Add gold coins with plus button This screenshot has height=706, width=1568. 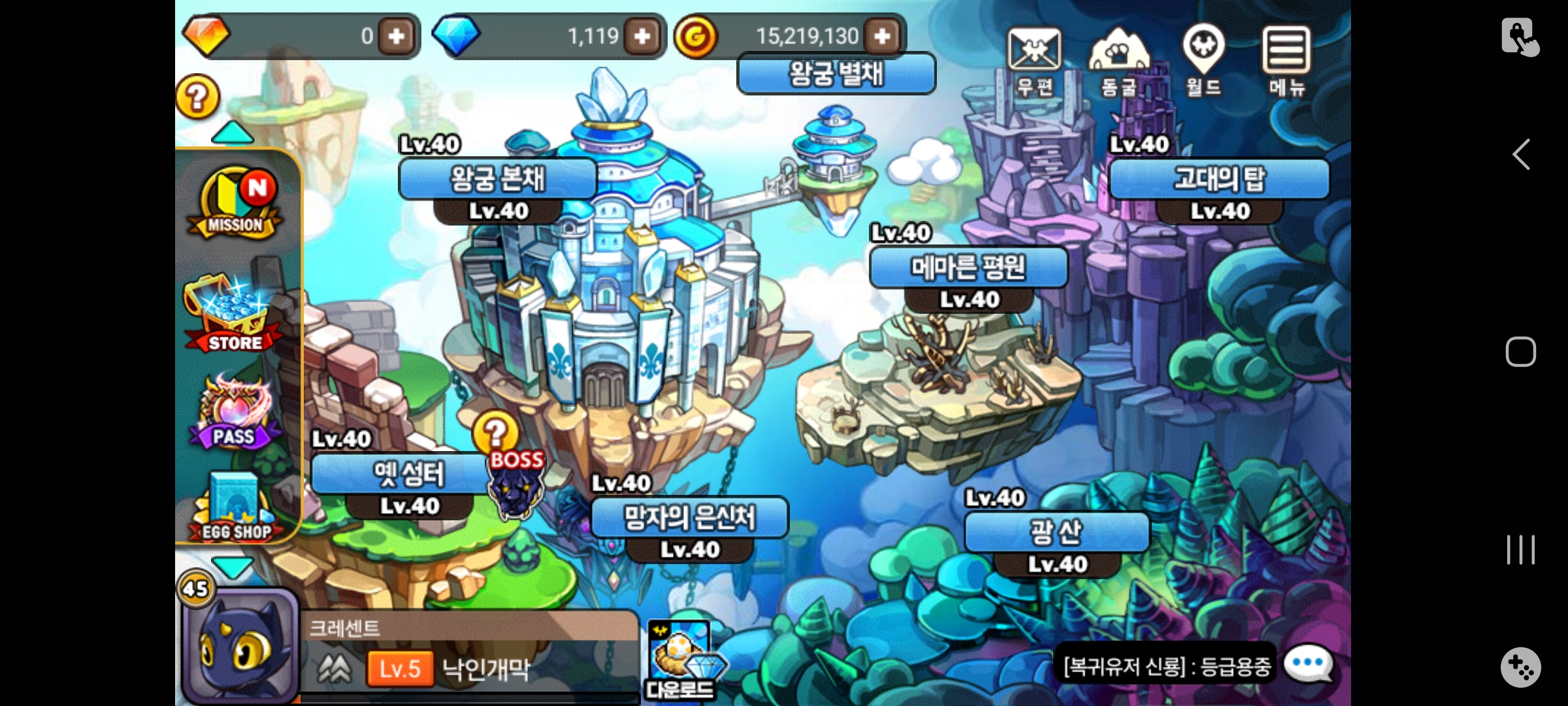(882, 36)
